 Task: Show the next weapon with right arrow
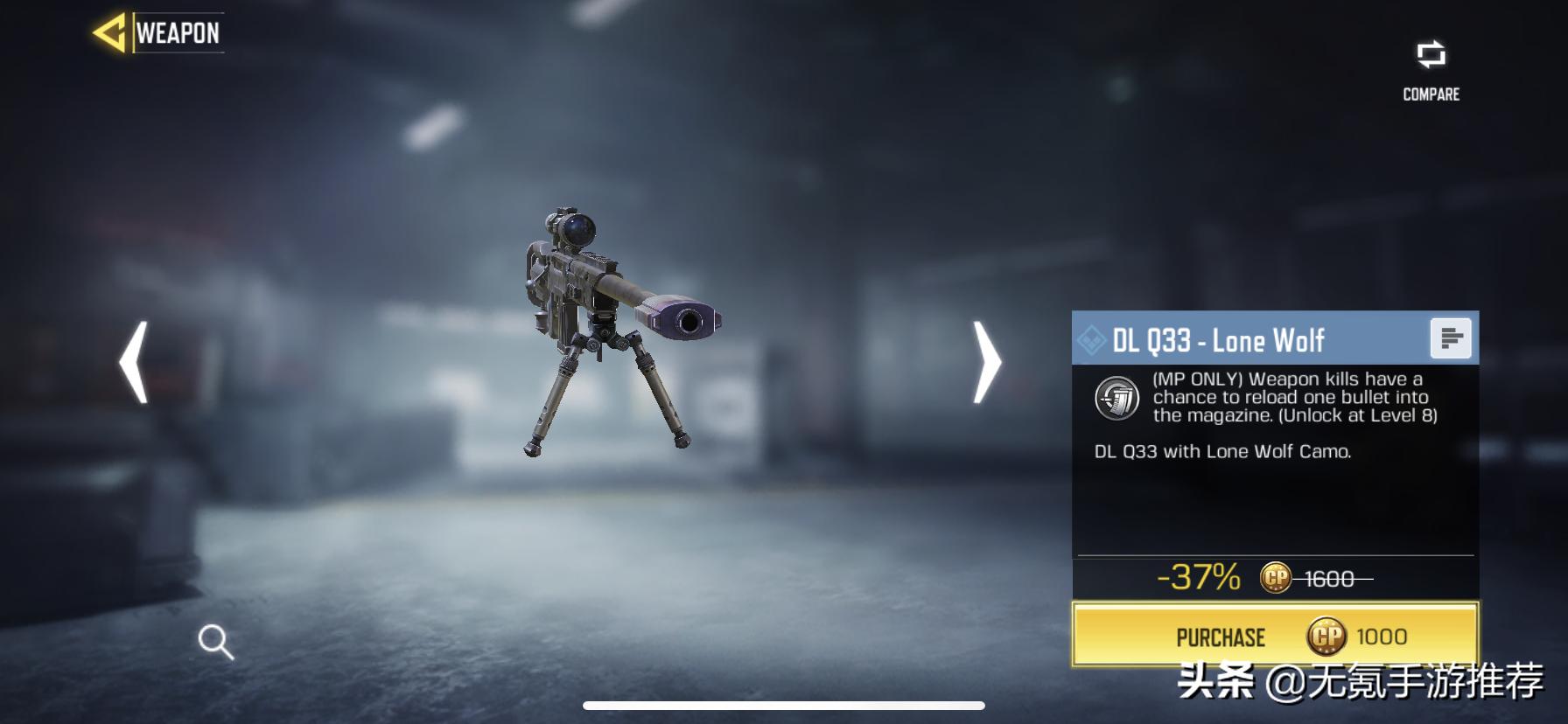[x=987, y=362]
